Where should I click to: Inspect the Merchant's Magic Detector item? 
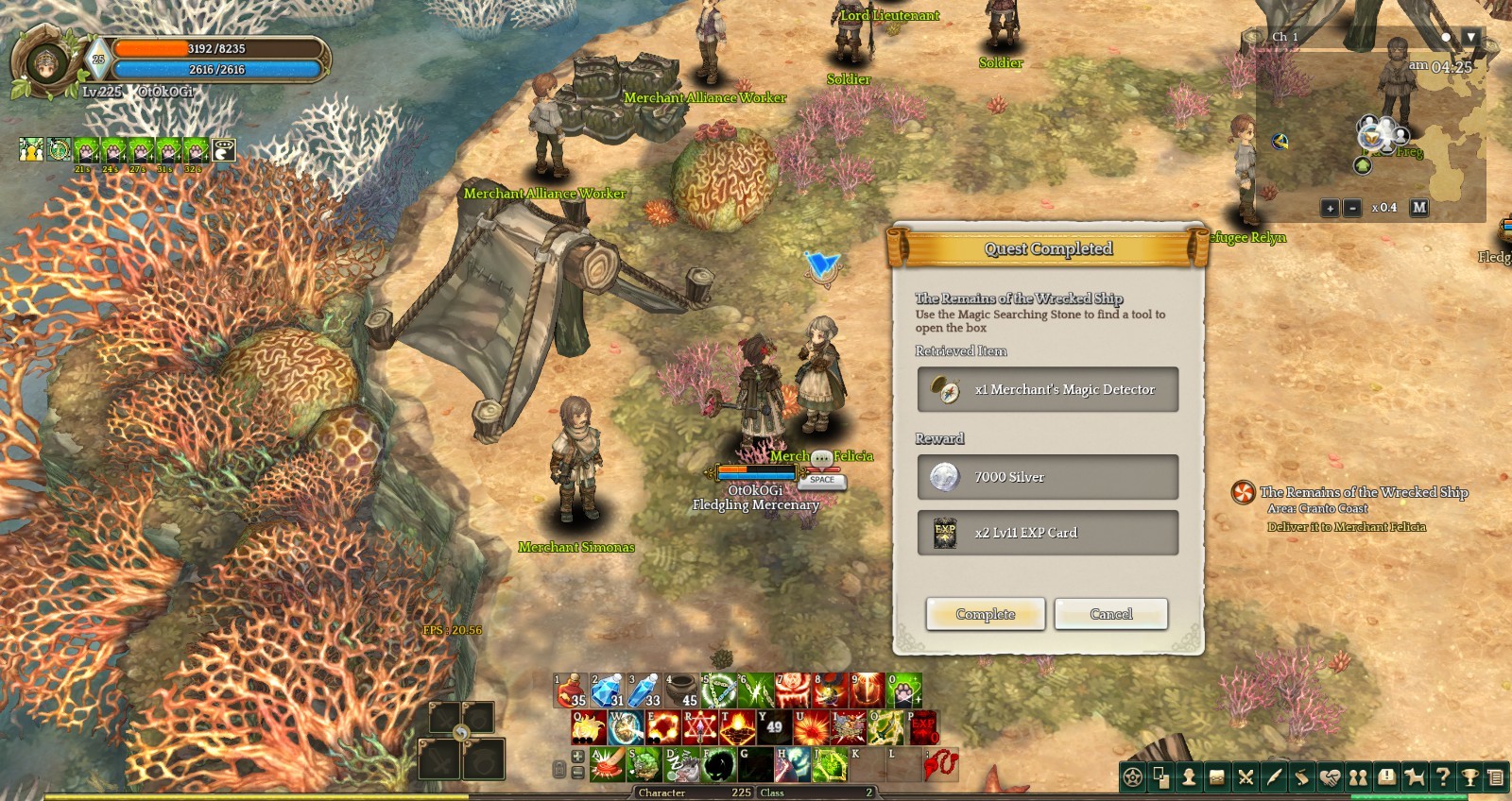pos(1047,389)
